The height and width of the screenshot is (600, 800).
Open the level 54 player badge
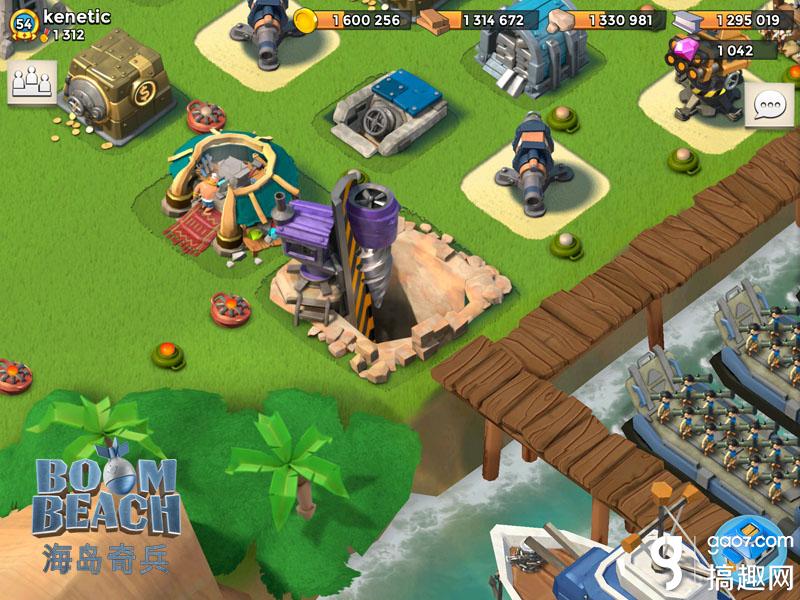click(24, 26)
